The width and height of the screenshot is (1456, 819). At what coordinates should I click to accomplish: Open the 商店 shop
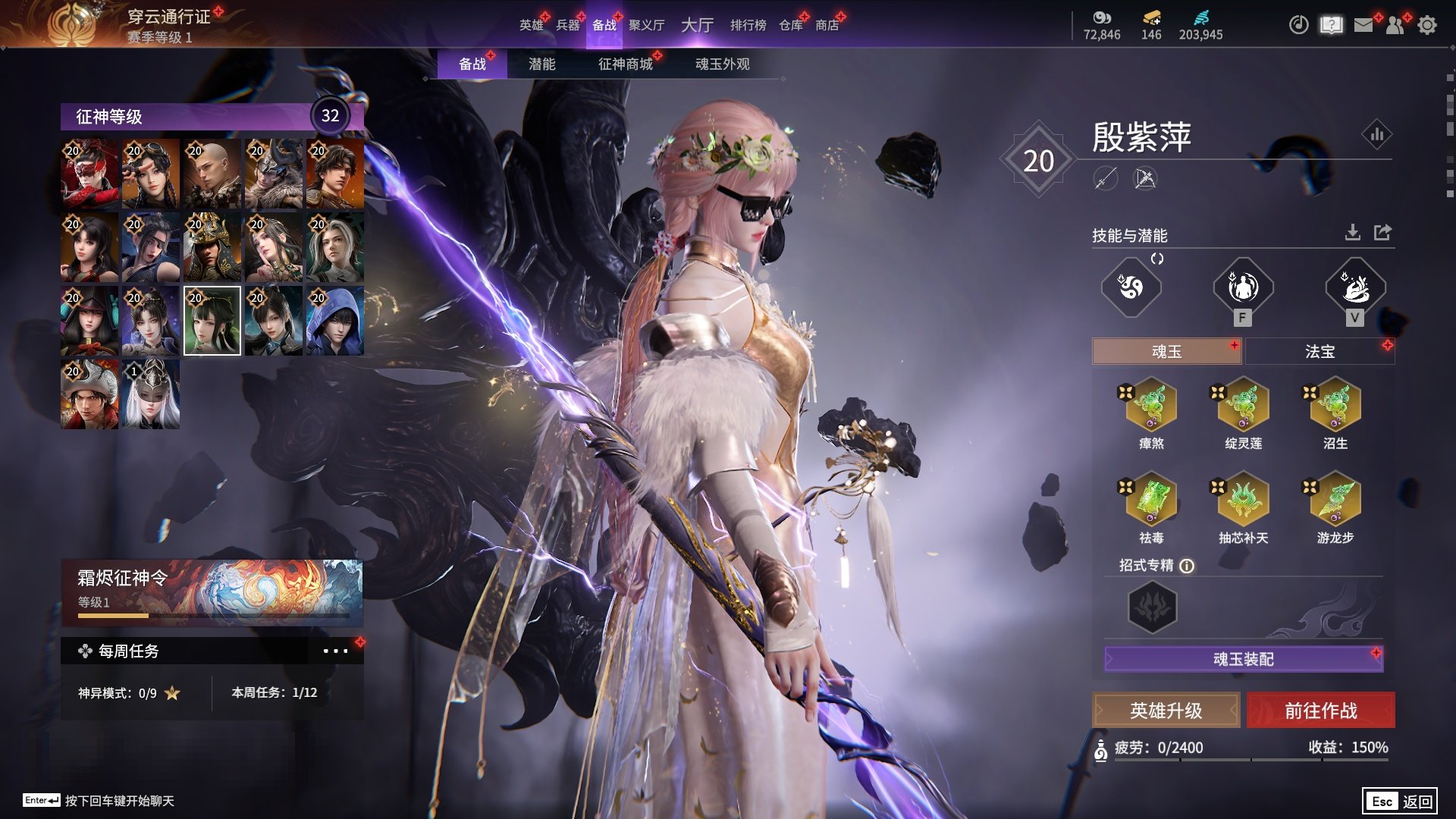point(827,25)
